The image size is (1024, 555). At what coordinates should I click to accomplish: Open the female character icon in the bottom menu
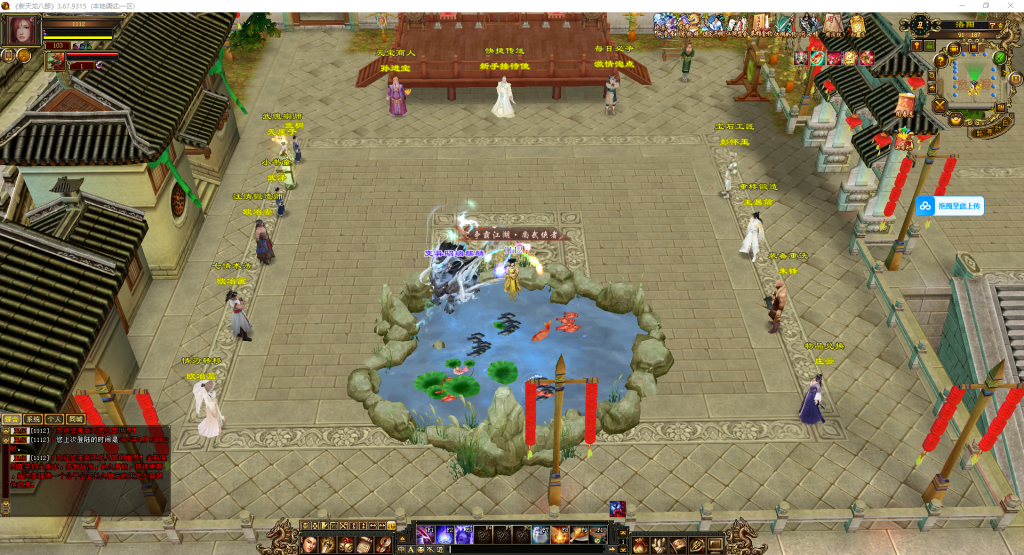pyautogui.click(x=308, y=543)
